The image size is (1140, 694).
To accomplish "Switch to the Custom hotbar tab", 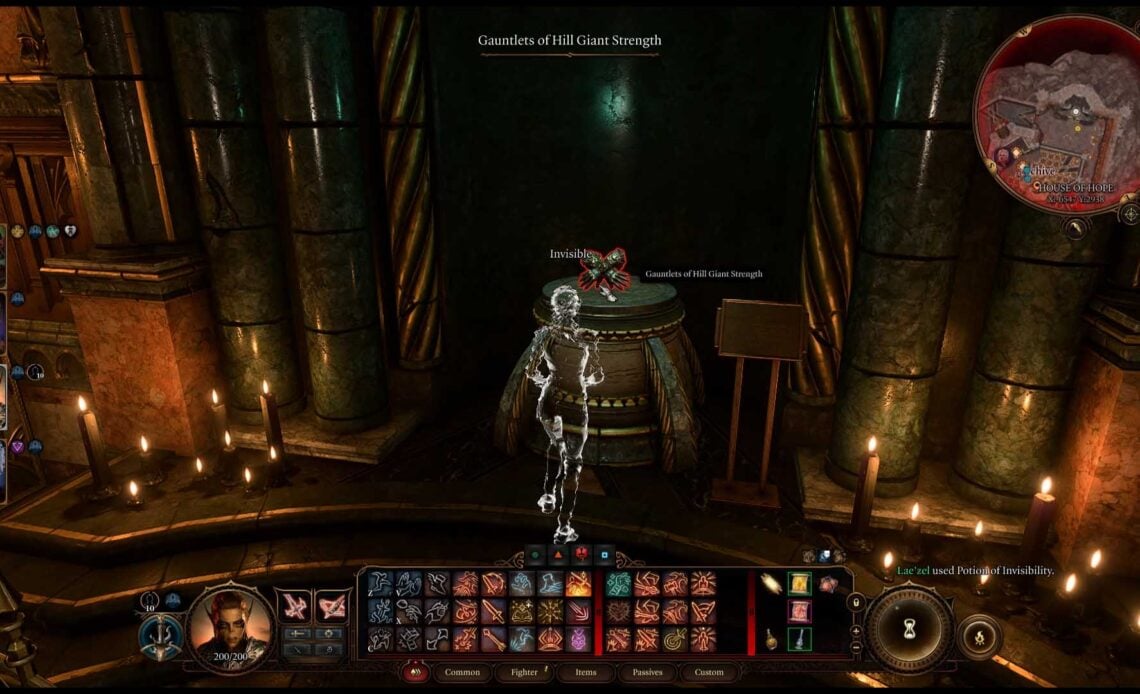I will tap(708, 672).
